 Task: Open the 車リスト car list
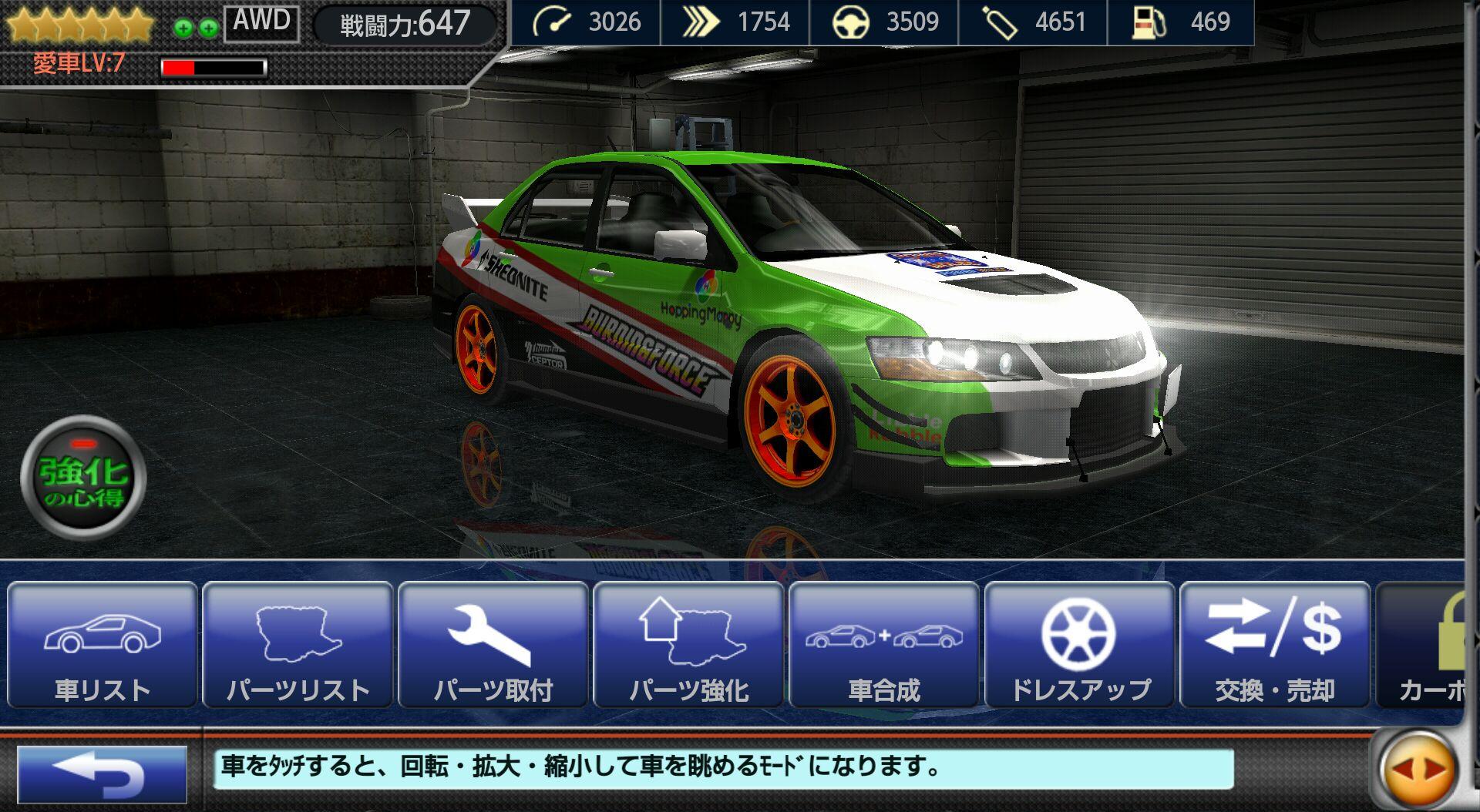click(x=103, y=646)
